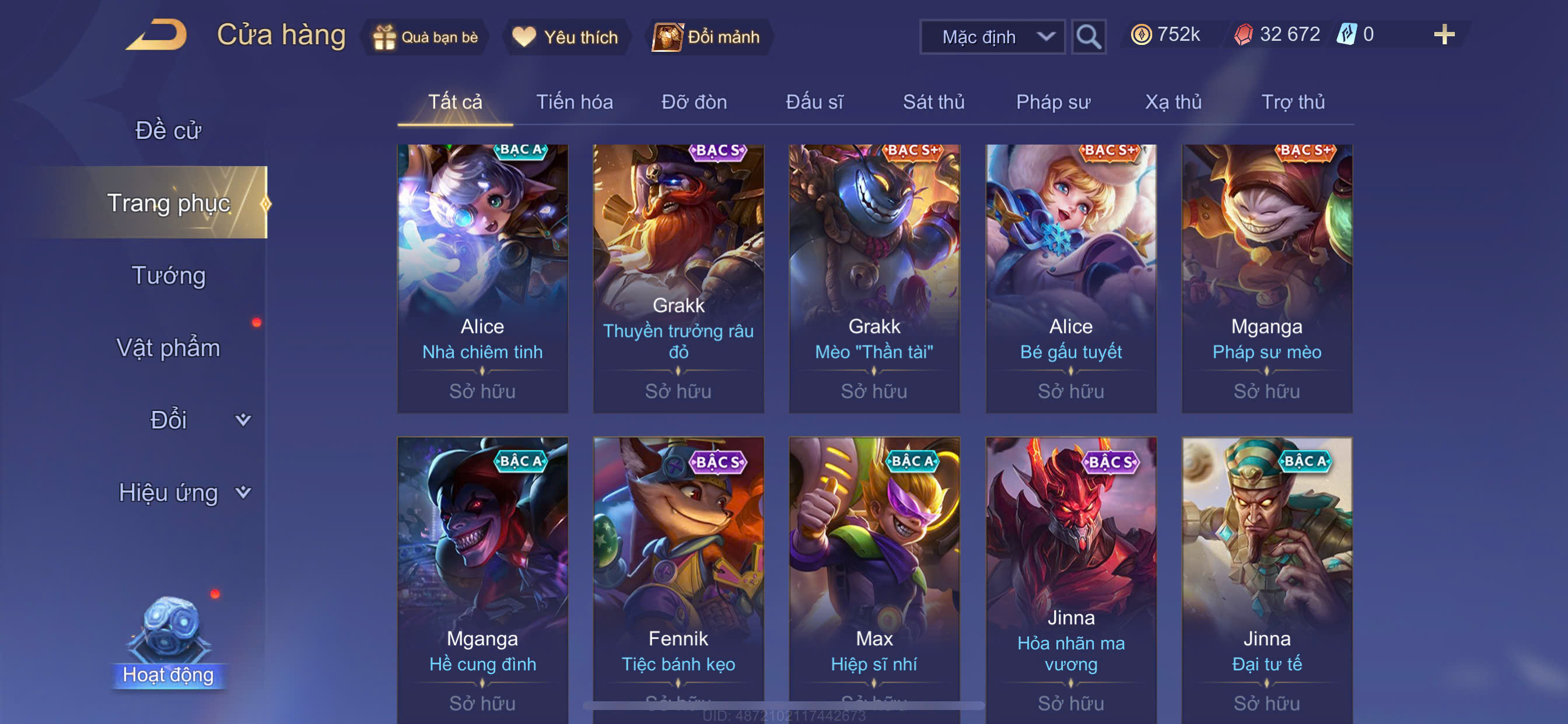The image size is (1568, 724).
Task: Go back using the gold arrow button
Action: point(157,36)
